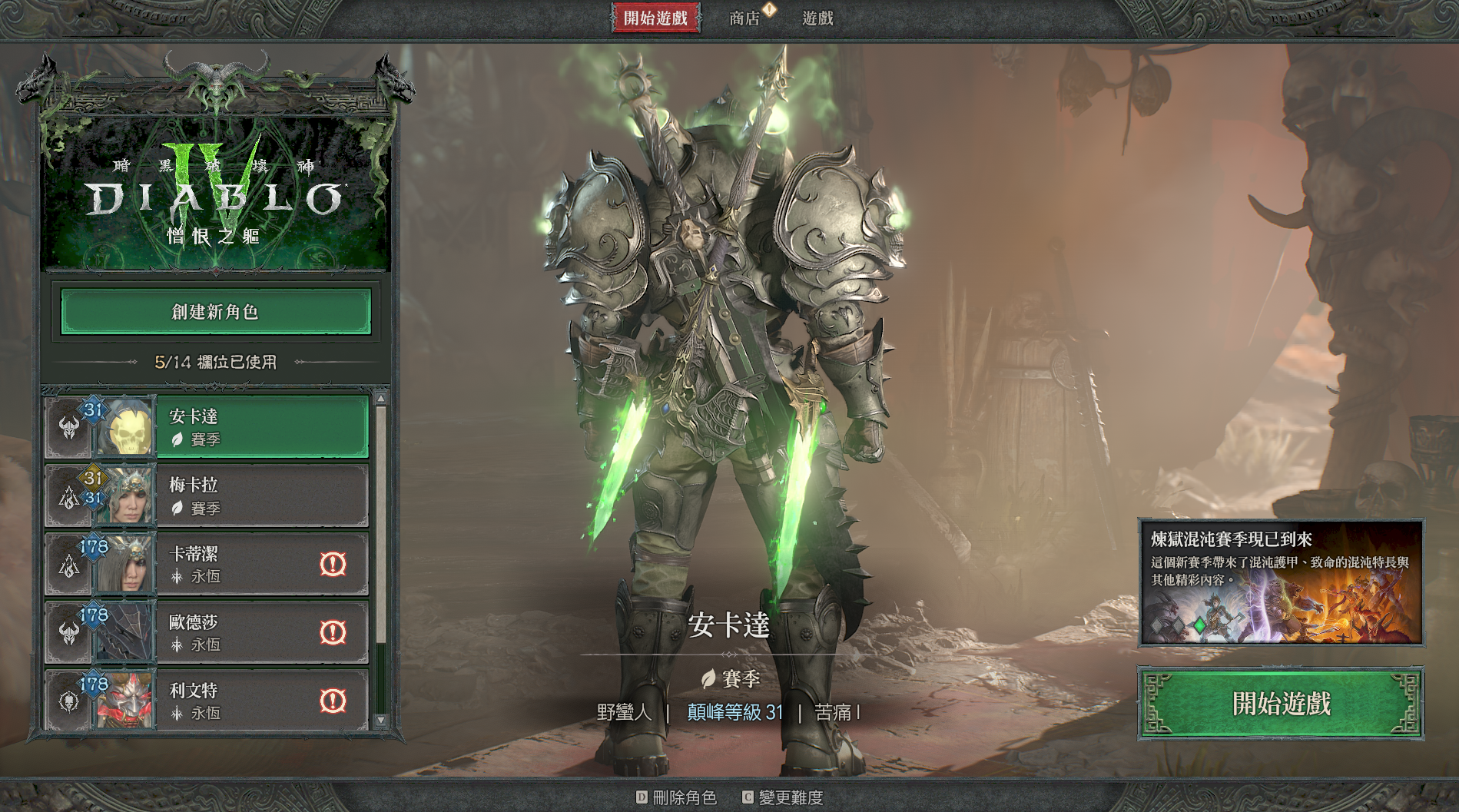The height and width of the screenshot is (812, 1459).
Task: Click the red warning icon beside 卡蒂潔
Action: [x=333, y=564]
